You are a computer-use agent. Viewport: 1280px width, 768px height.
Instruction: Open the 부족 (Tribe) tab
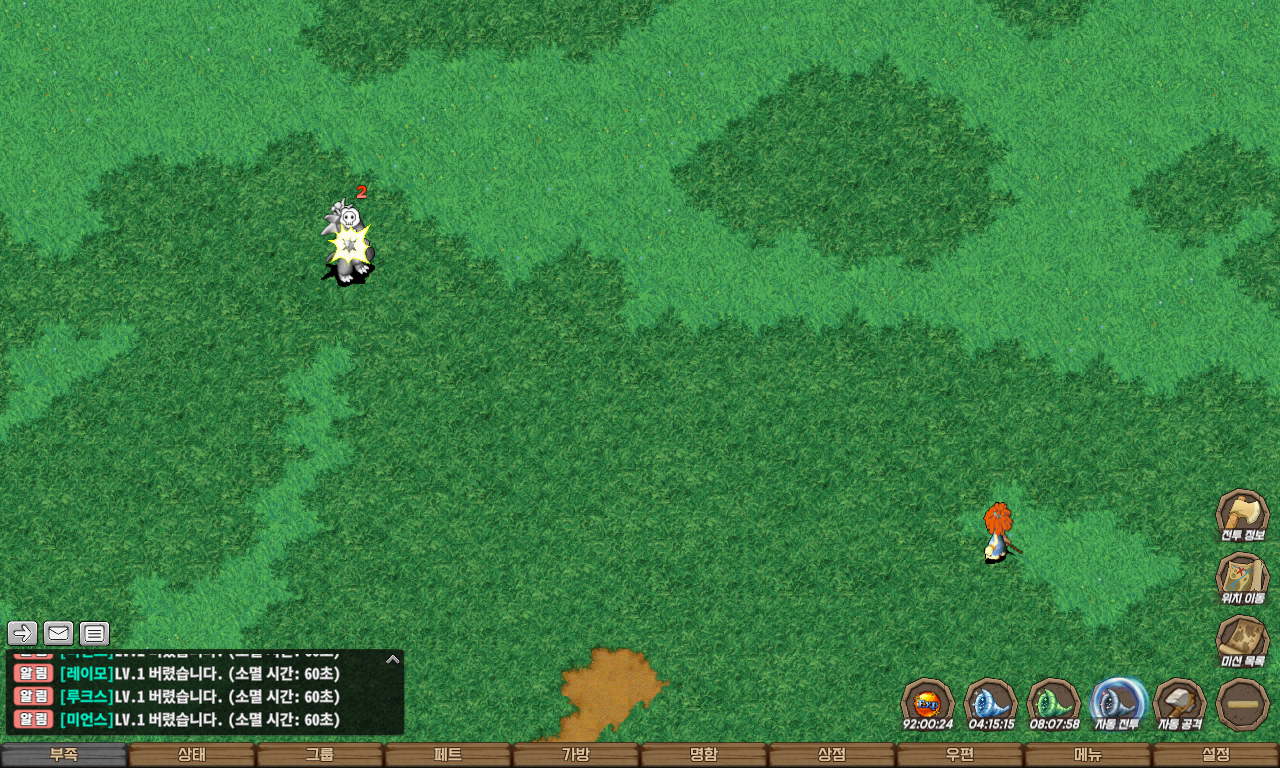pos(64,755)
